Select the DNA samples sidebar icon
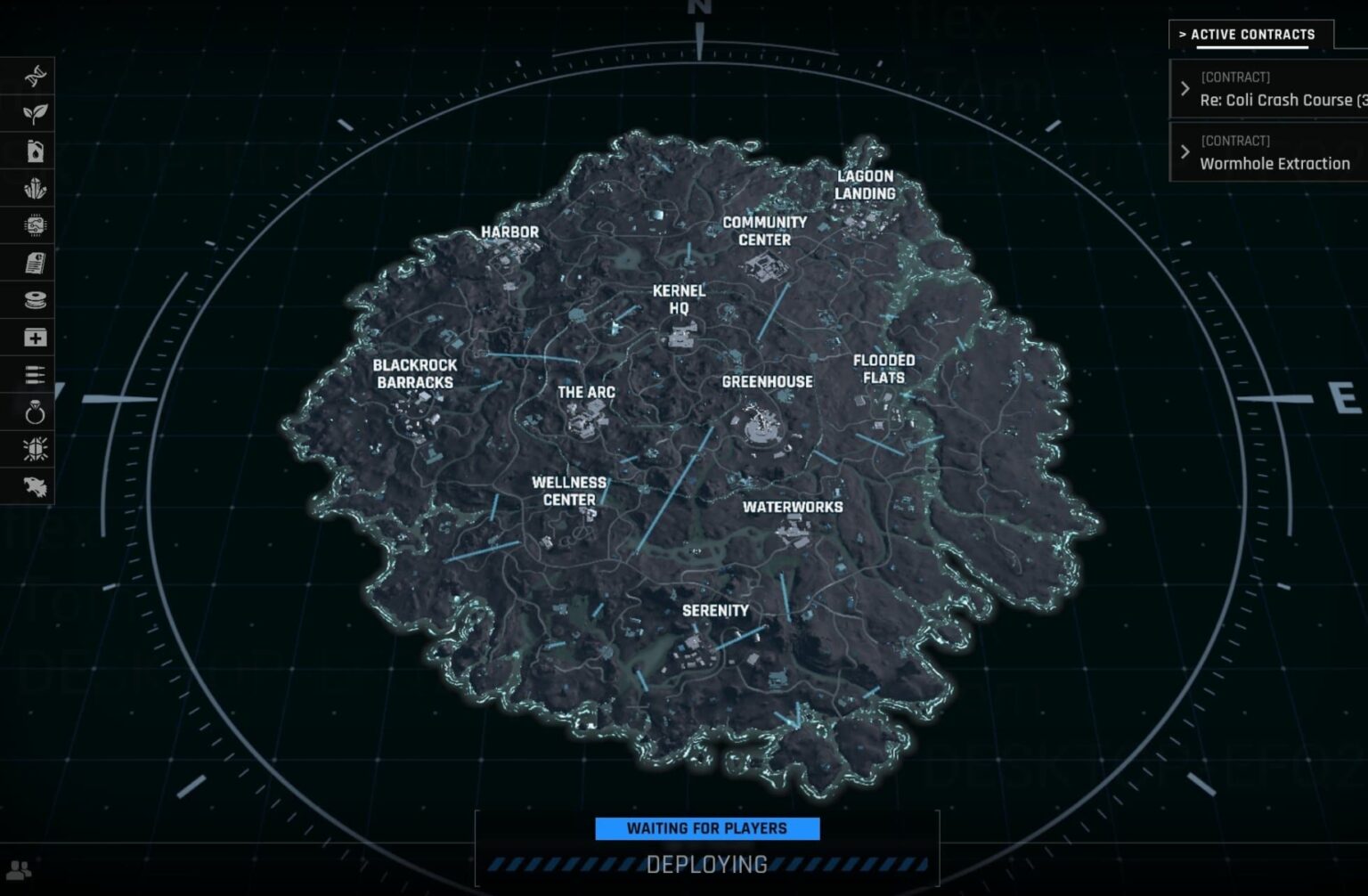Screen dimensions: 1368x896 point(33,76)
